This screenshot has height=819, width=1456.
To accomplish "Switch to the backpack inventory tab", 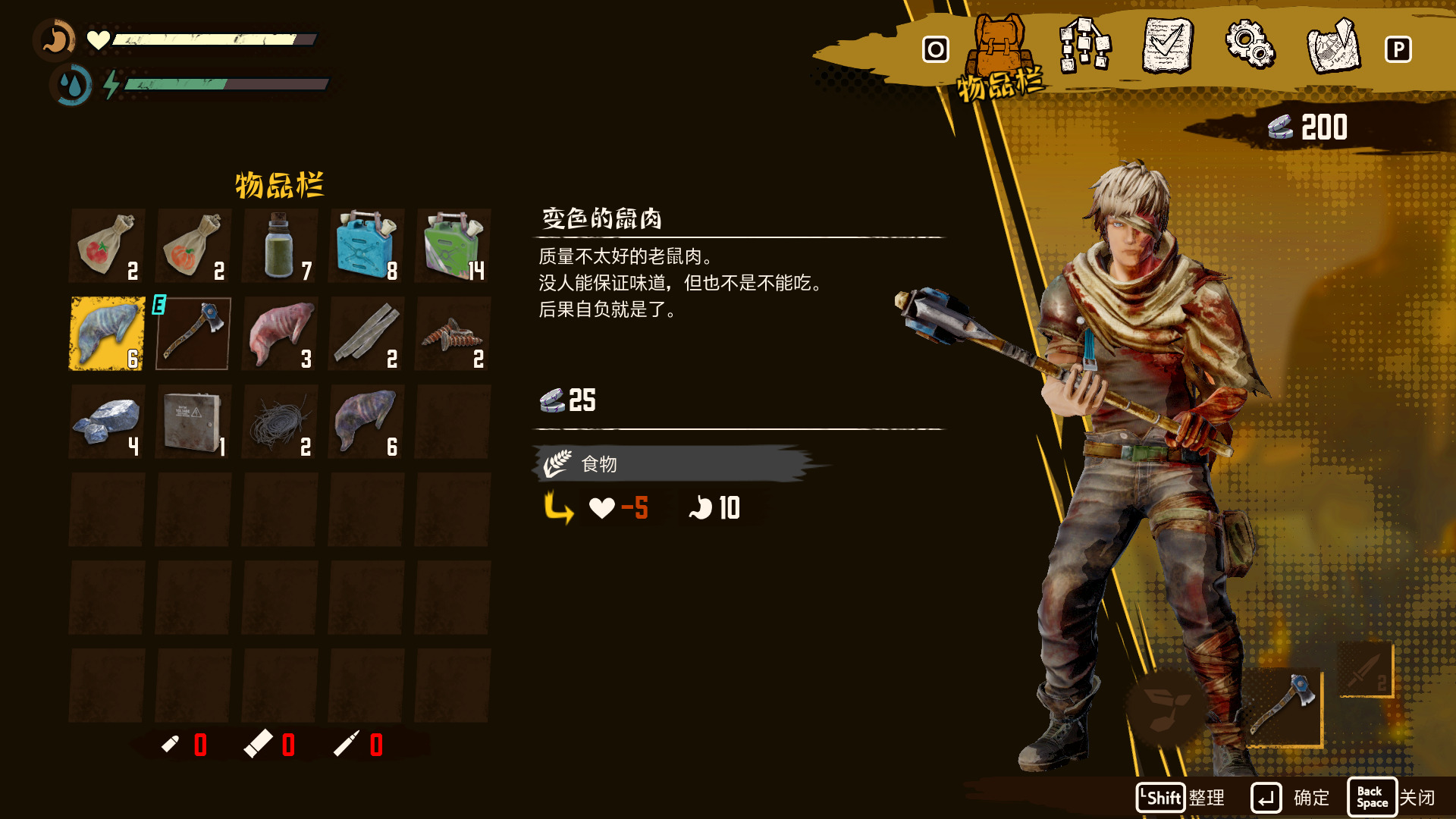I will tap(998, 50).
